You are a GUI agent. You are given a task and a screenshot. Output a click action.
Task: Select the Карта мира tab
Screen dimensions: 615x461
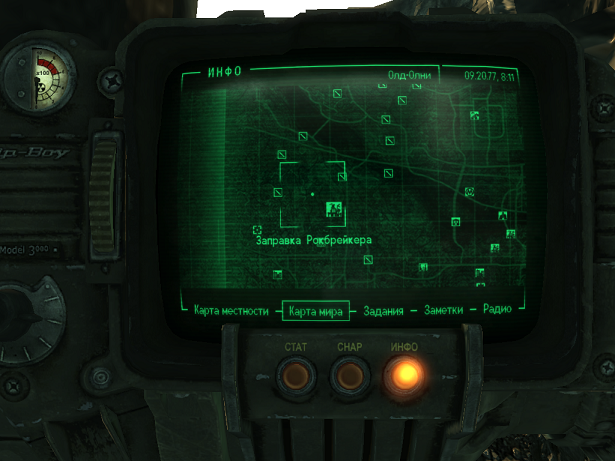tap(317, 311)
